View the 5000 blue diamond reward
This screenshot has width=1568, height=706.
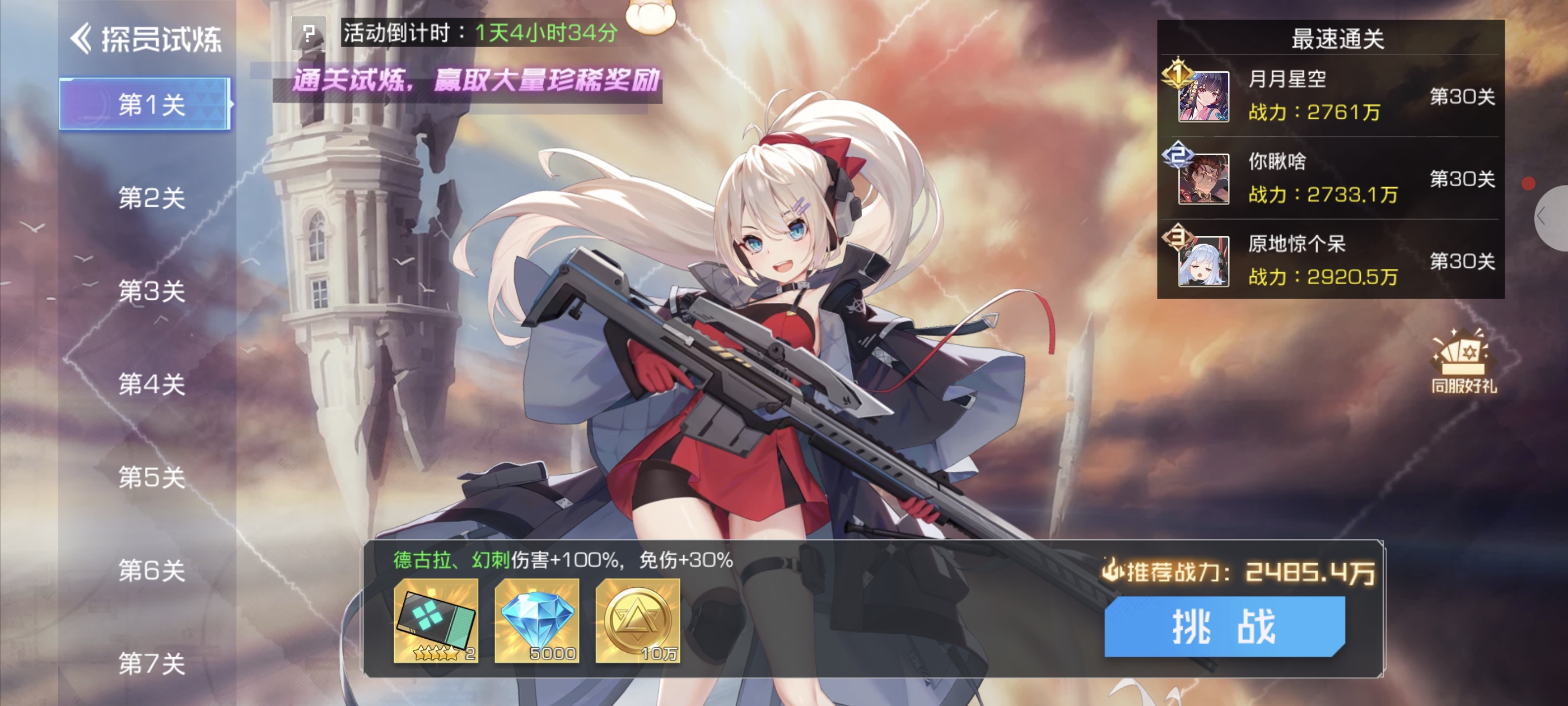[536, 620]
